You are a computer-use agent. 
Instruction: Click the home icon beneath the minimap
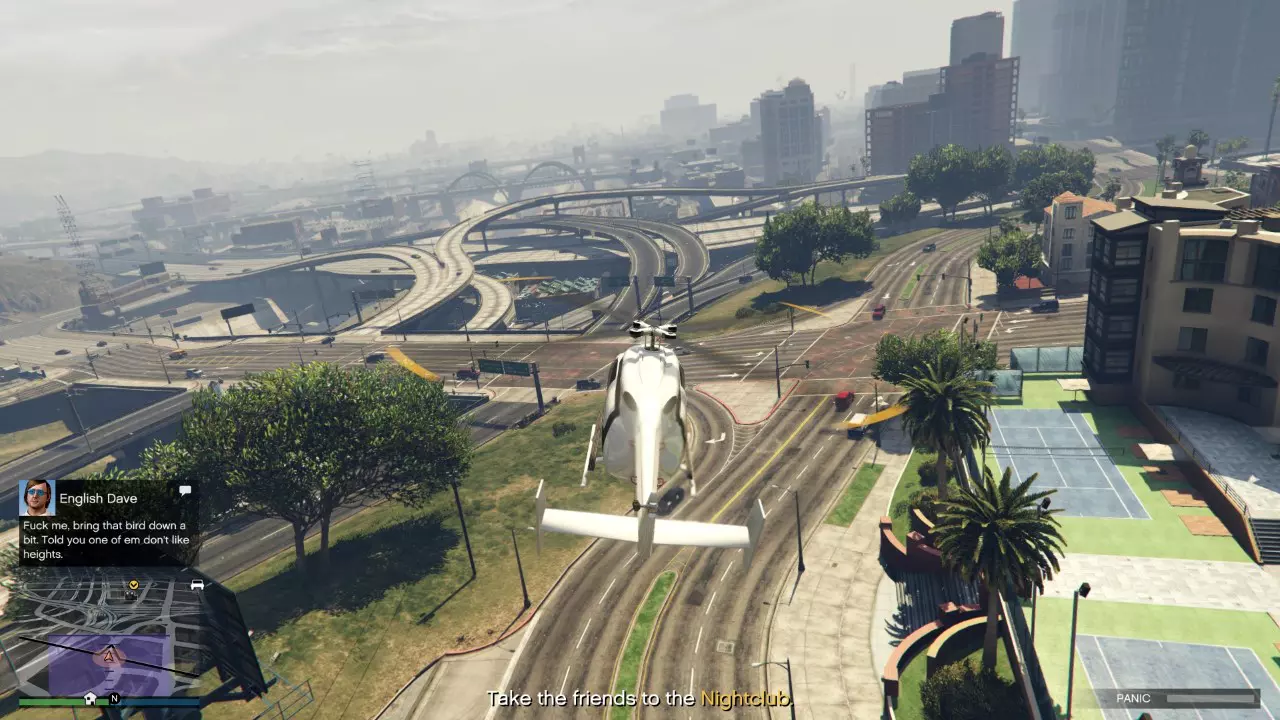91,699
